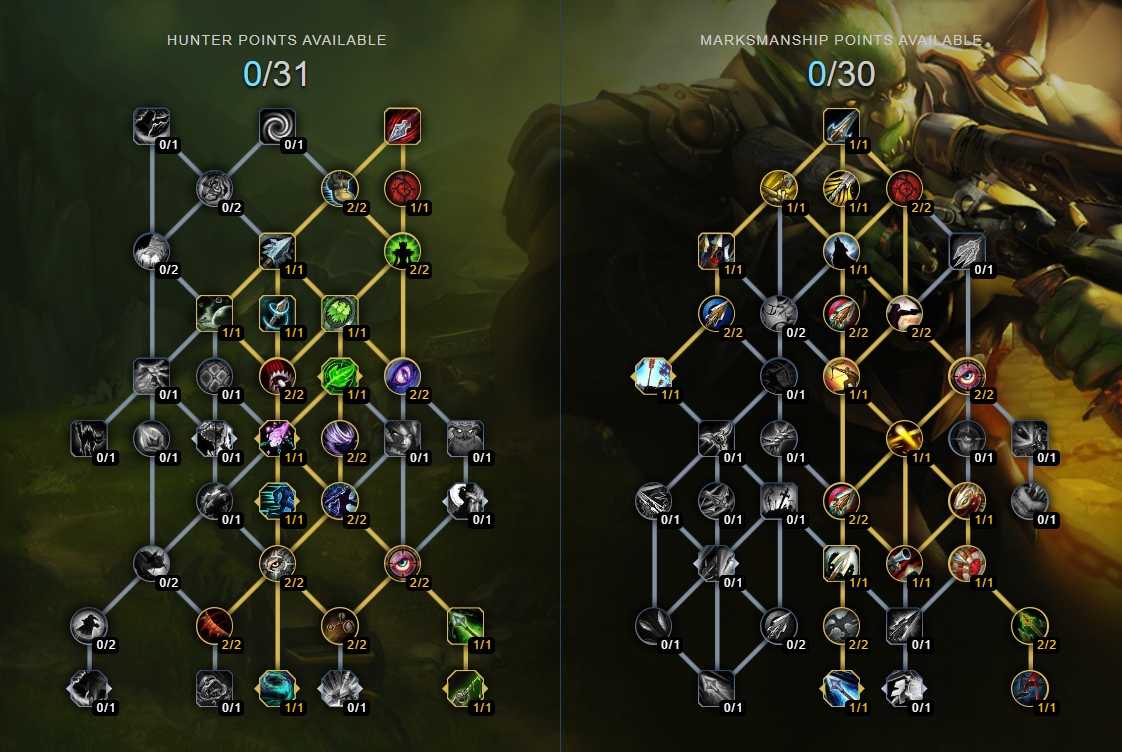Choose the brown constellation dots talent
This screenshot has width=1122, height=752.
click(340, 625)
